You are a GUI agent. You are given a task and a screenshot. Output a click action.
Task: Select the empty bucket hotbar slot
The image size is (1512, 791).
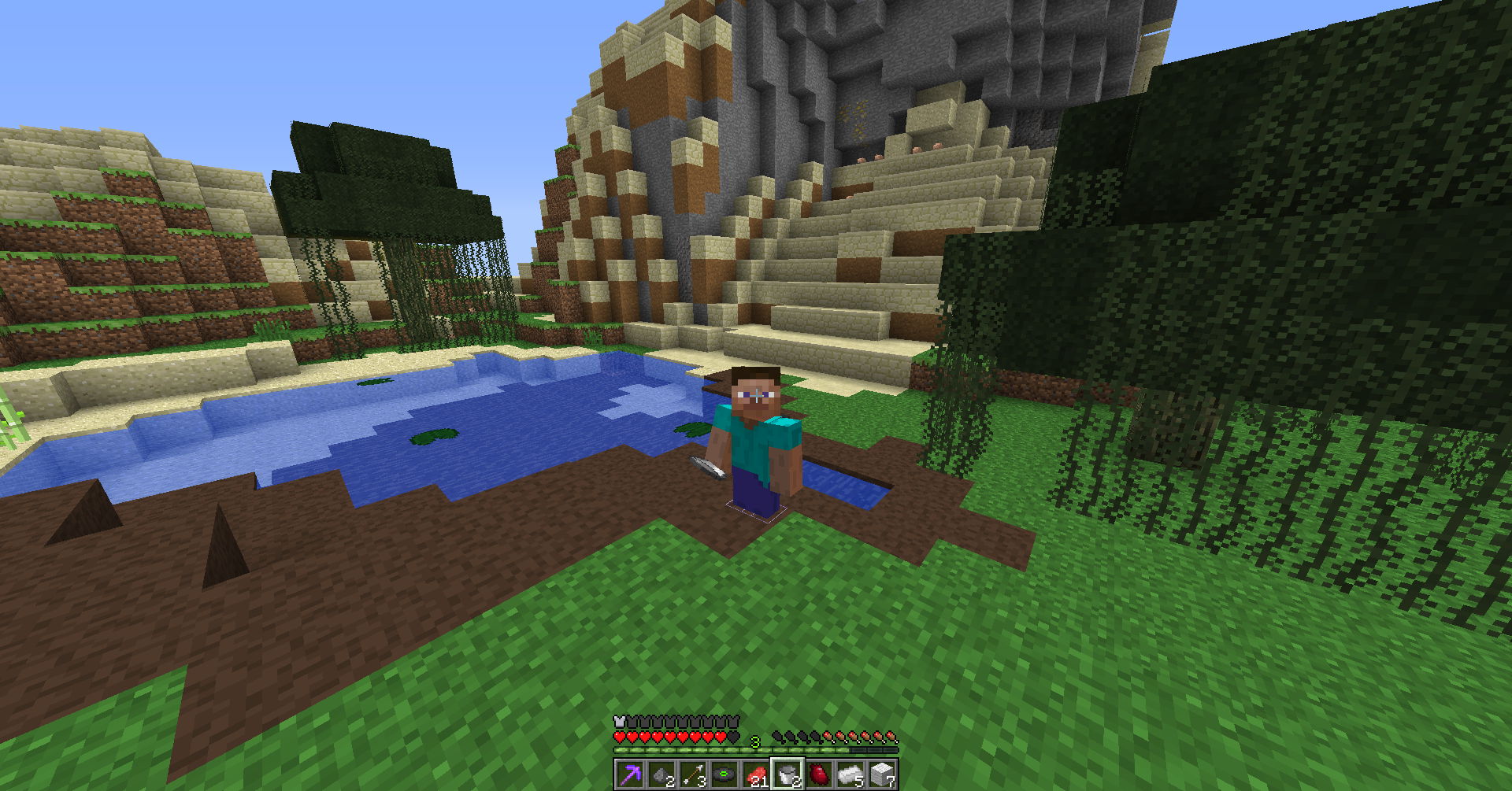pos(787,774)
